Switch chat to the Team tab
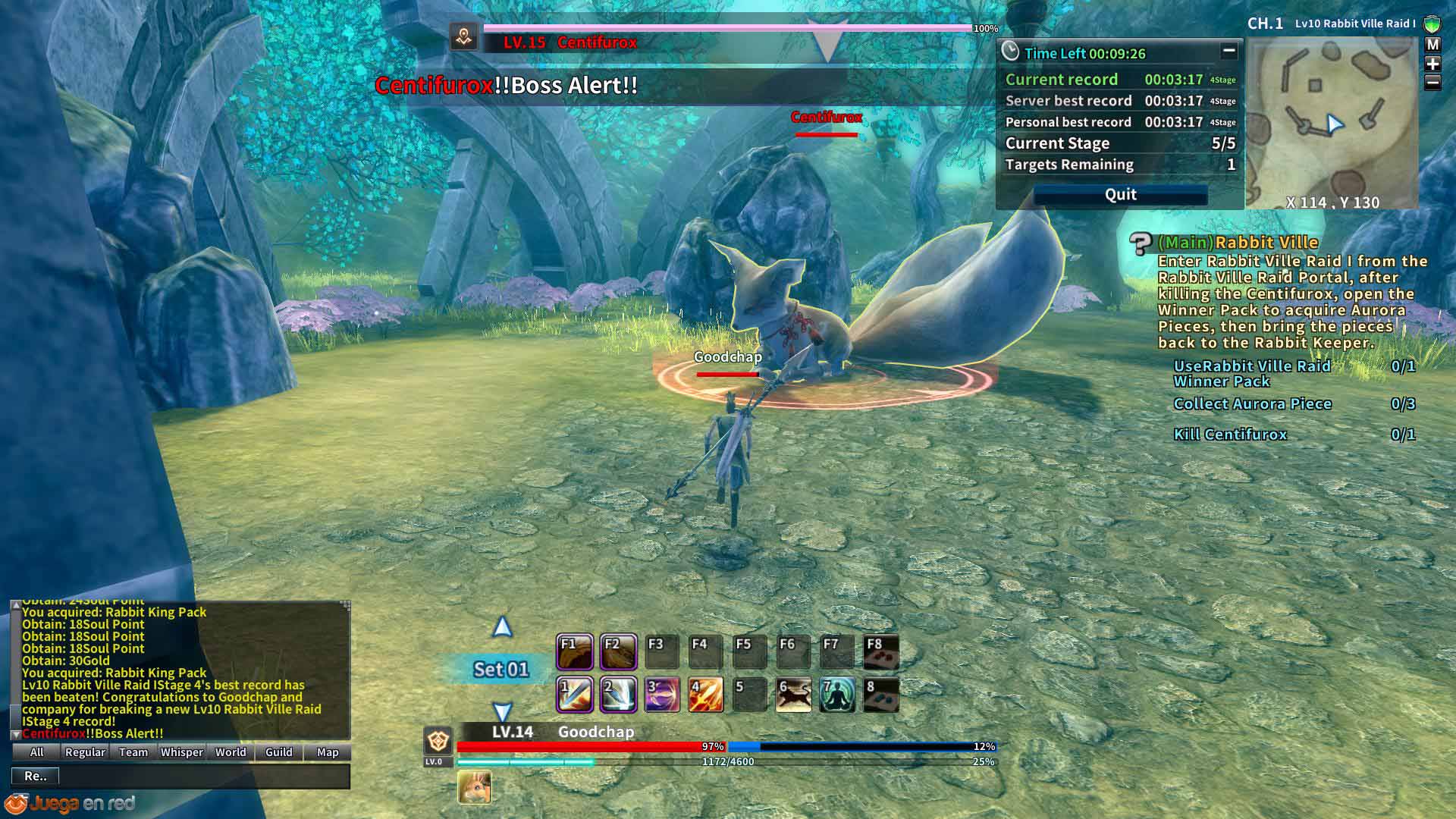Image resolution: width=1456 pixels, height=819 pixels. point(133,752)
